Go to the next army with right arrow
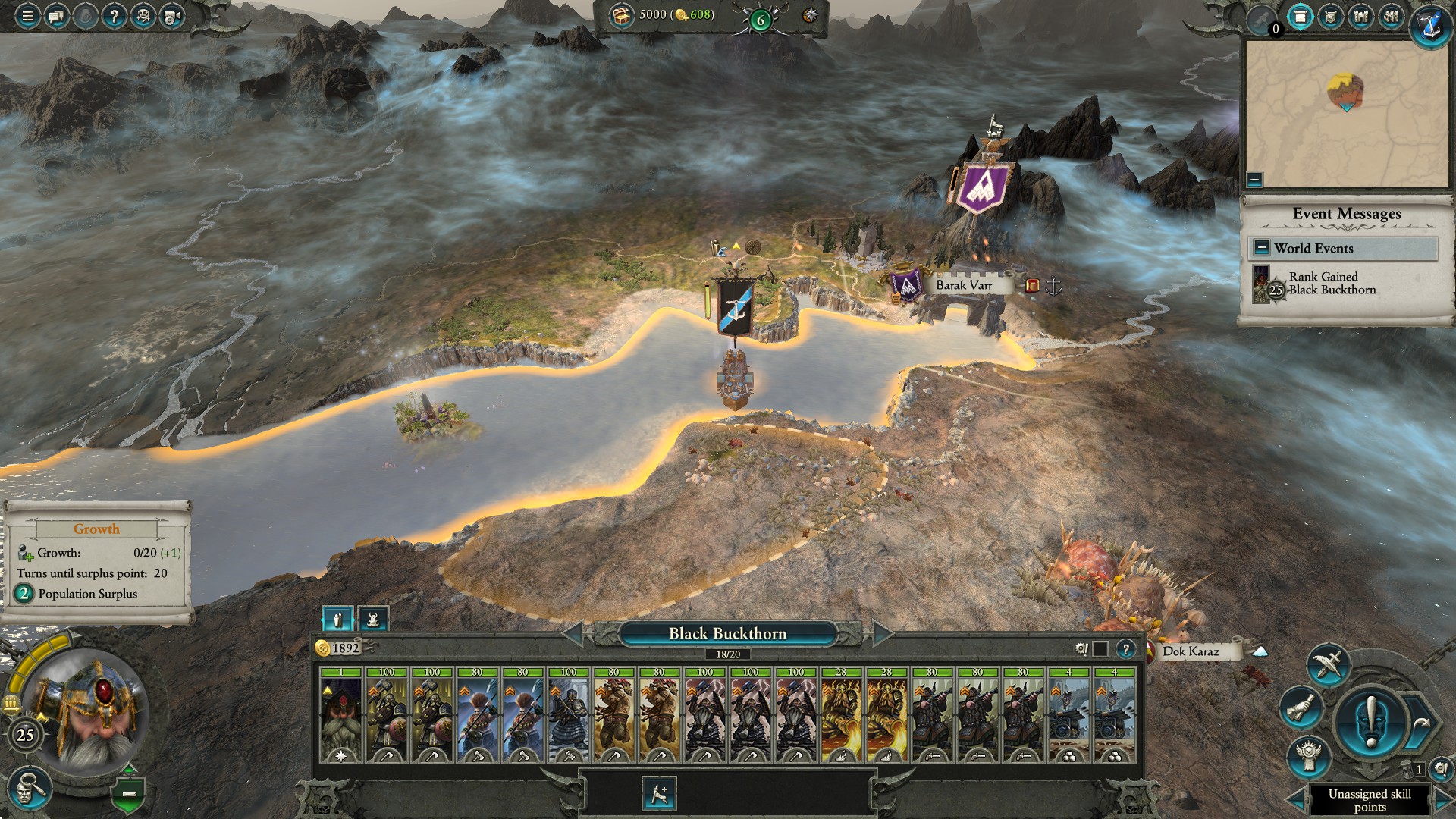 point(882,633)
